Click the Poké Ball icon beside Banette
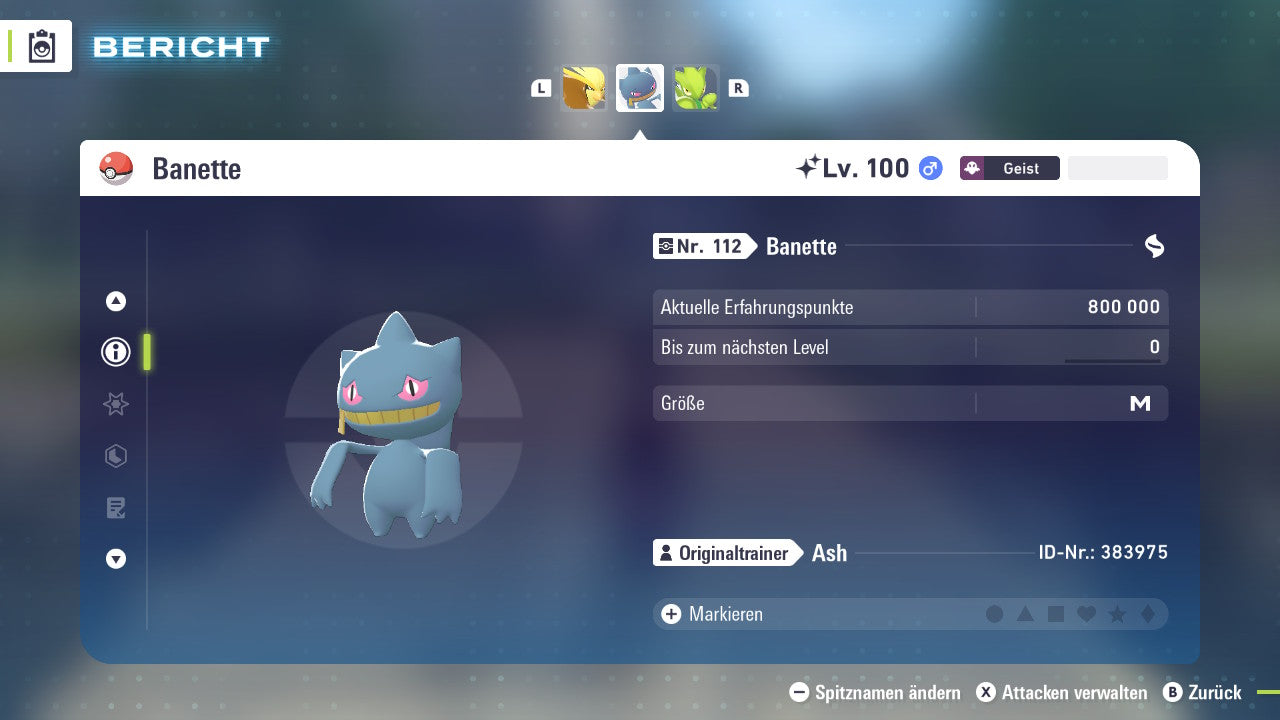 tap(117, 168)
